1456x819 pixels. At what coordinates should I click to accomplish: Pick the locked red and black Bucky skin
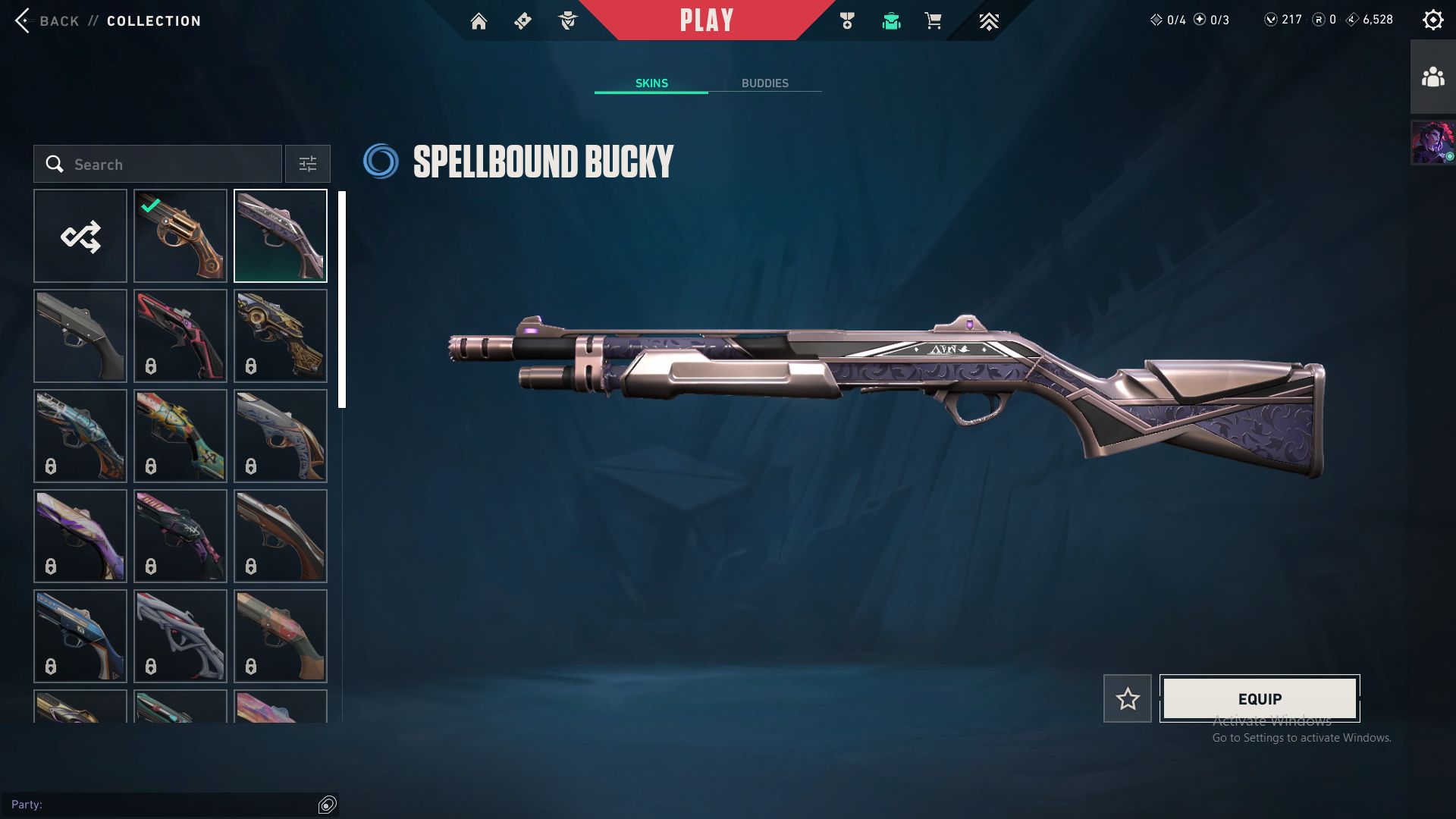(x=180, y=336)
